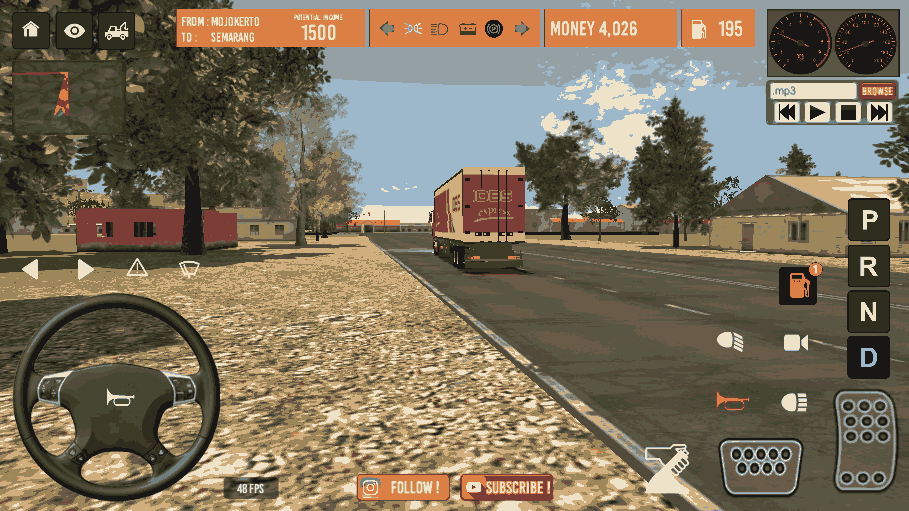Play the mp3 music track
The height and width of the screenshot is (511, 909).
817,112
